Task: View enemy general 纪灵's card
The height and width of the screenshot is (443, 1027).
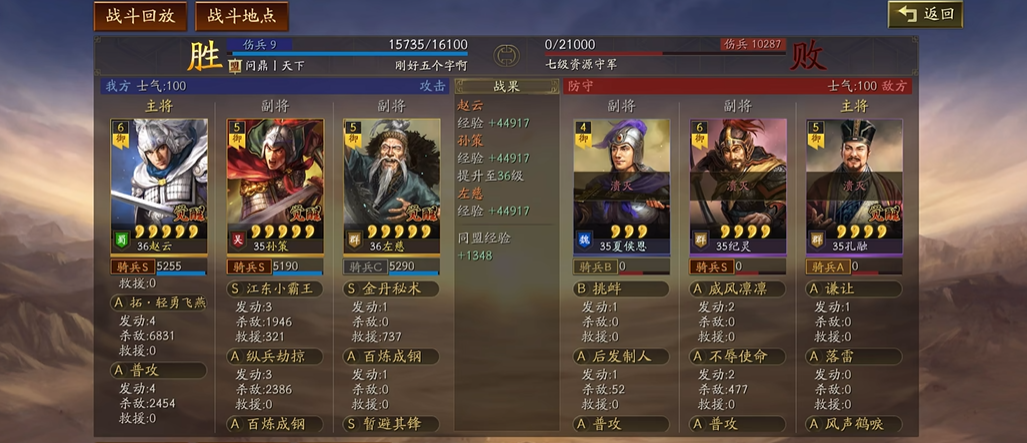Action: click(738, 185)
